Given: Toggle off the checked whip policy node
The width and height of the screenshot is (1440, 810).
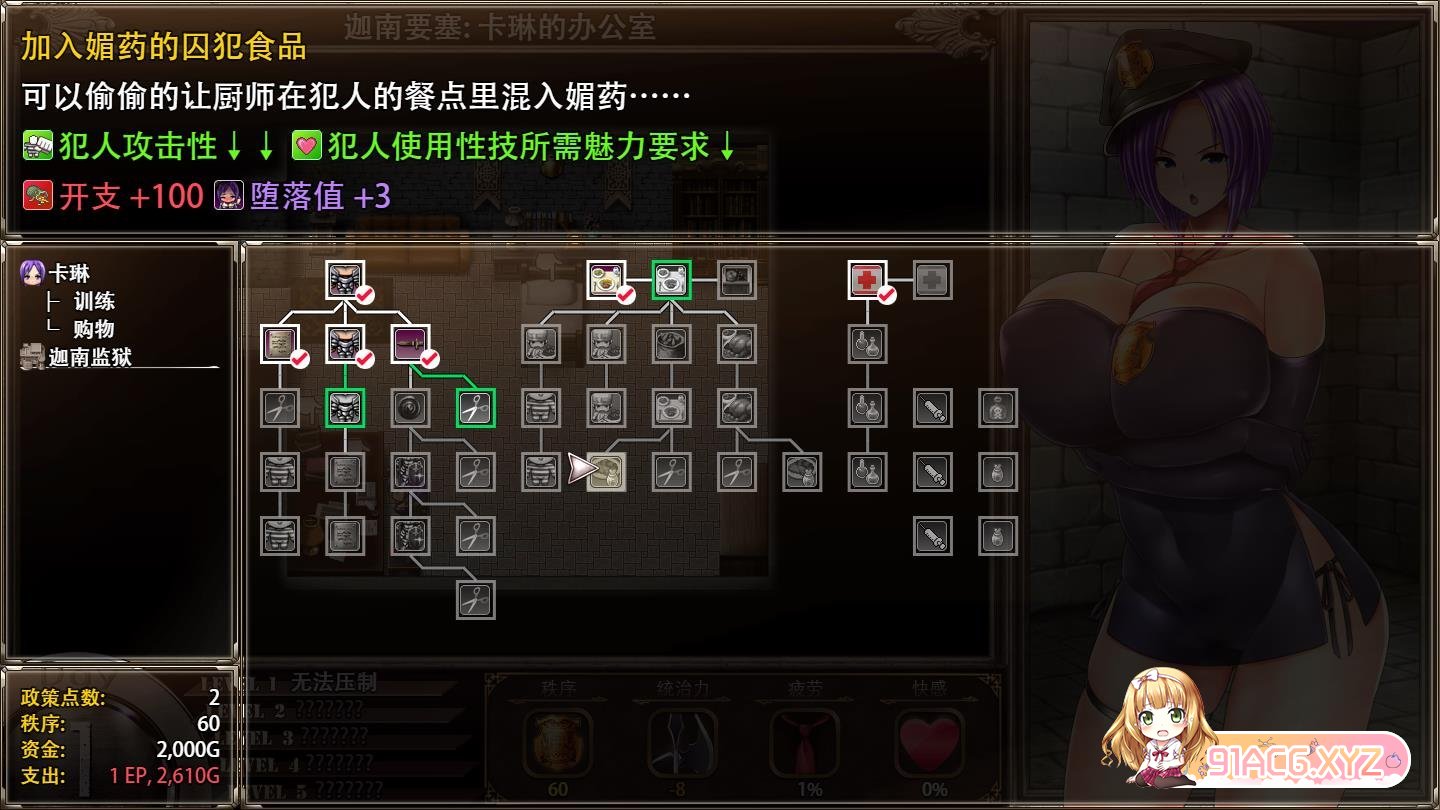Looking at the screenshot, I should click(x=408, y=343).
